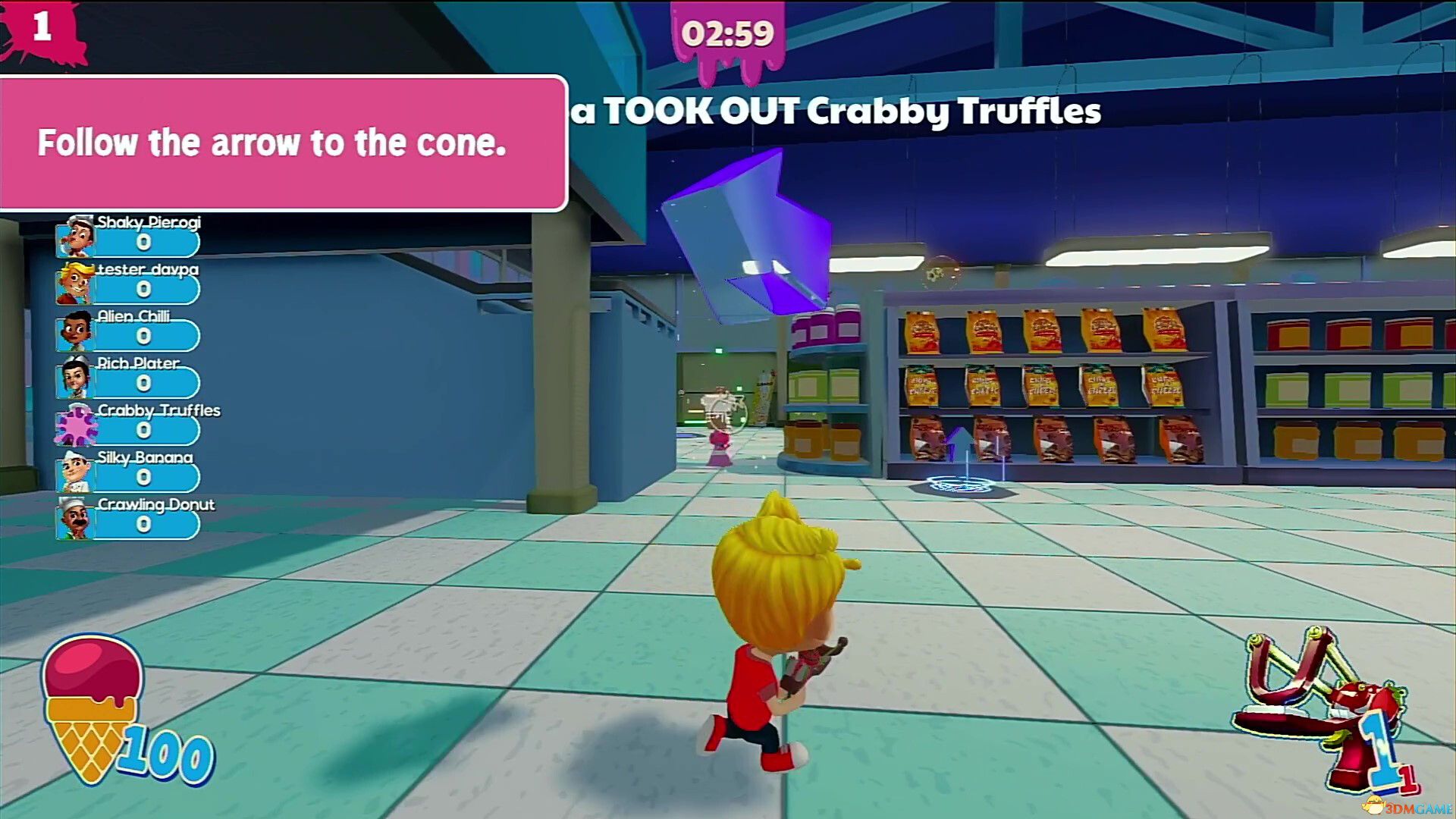The width and height of the screenshot is (1456, 819).
Task: Select Crabby Truffles' scoreboard row
Action: coord(129,424)
